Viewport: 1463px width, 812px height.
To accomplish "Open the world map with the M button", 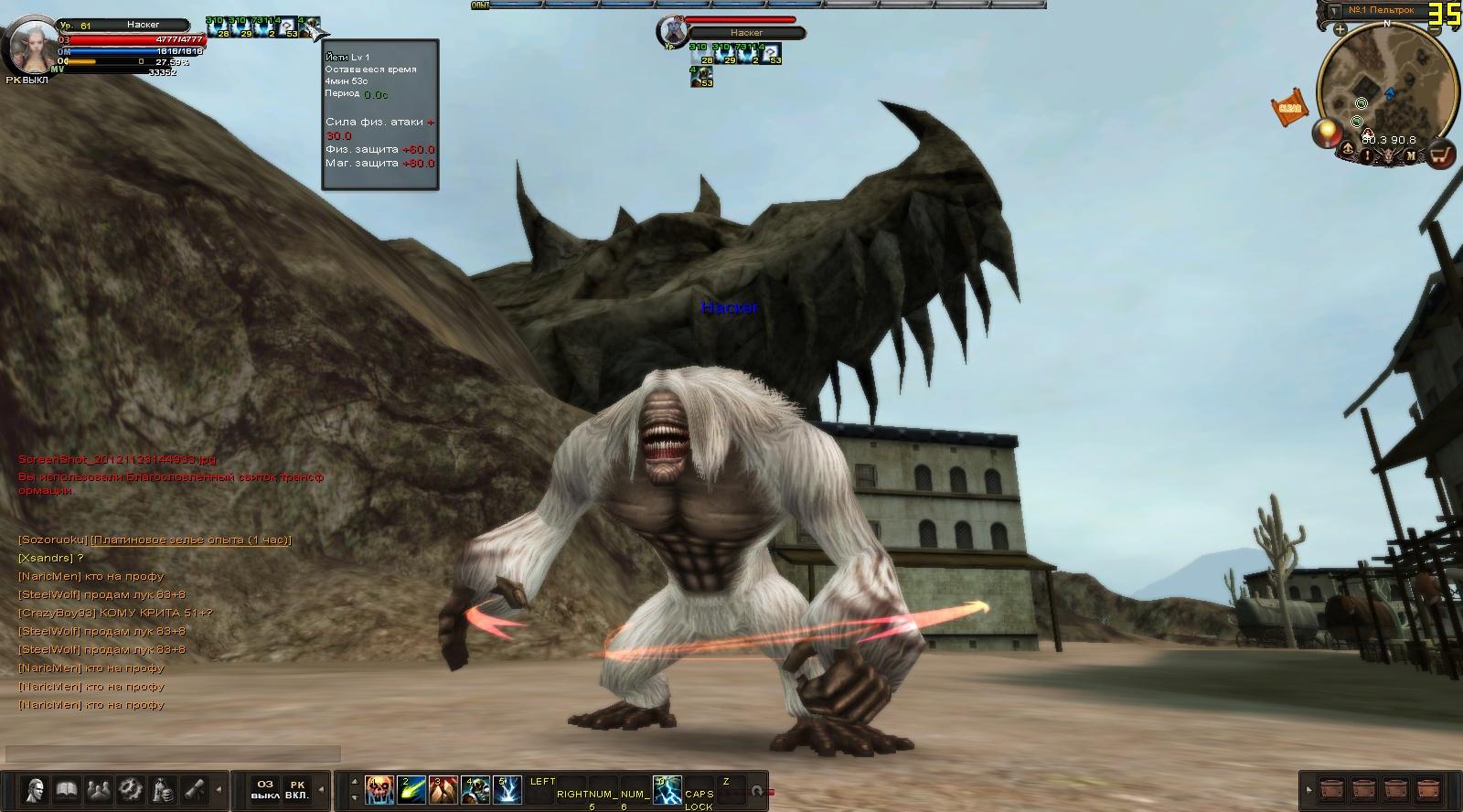I will click(x=1411, y=155).
